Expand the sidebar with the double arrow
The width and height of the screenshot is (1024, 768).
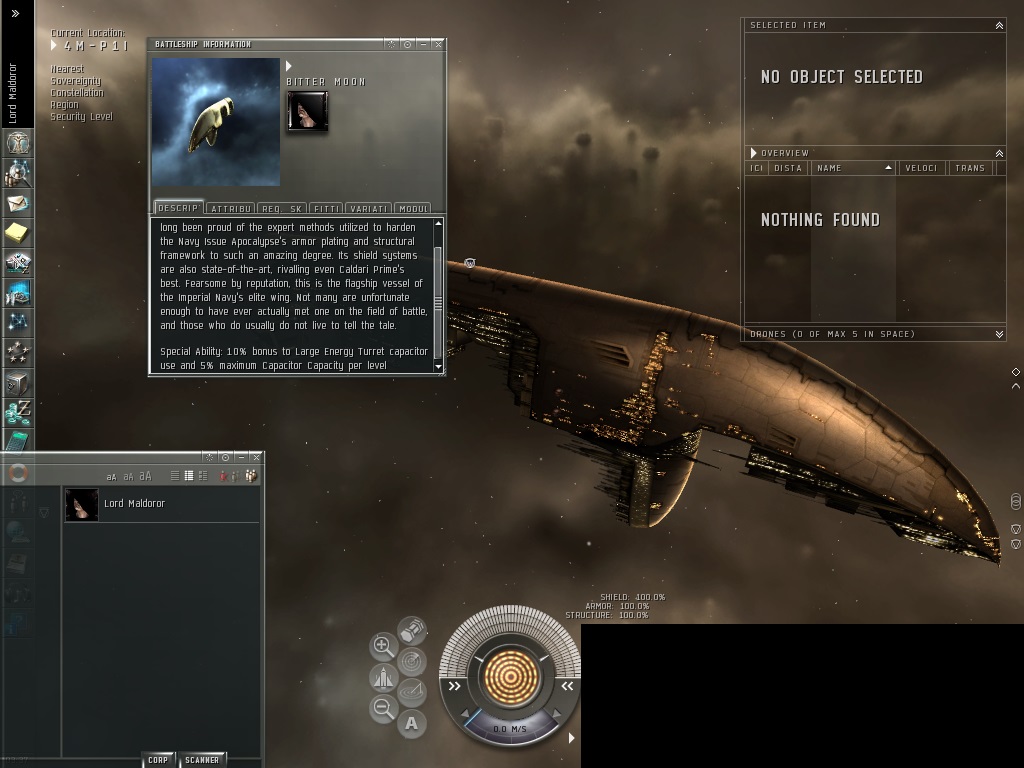coord(15,13)
